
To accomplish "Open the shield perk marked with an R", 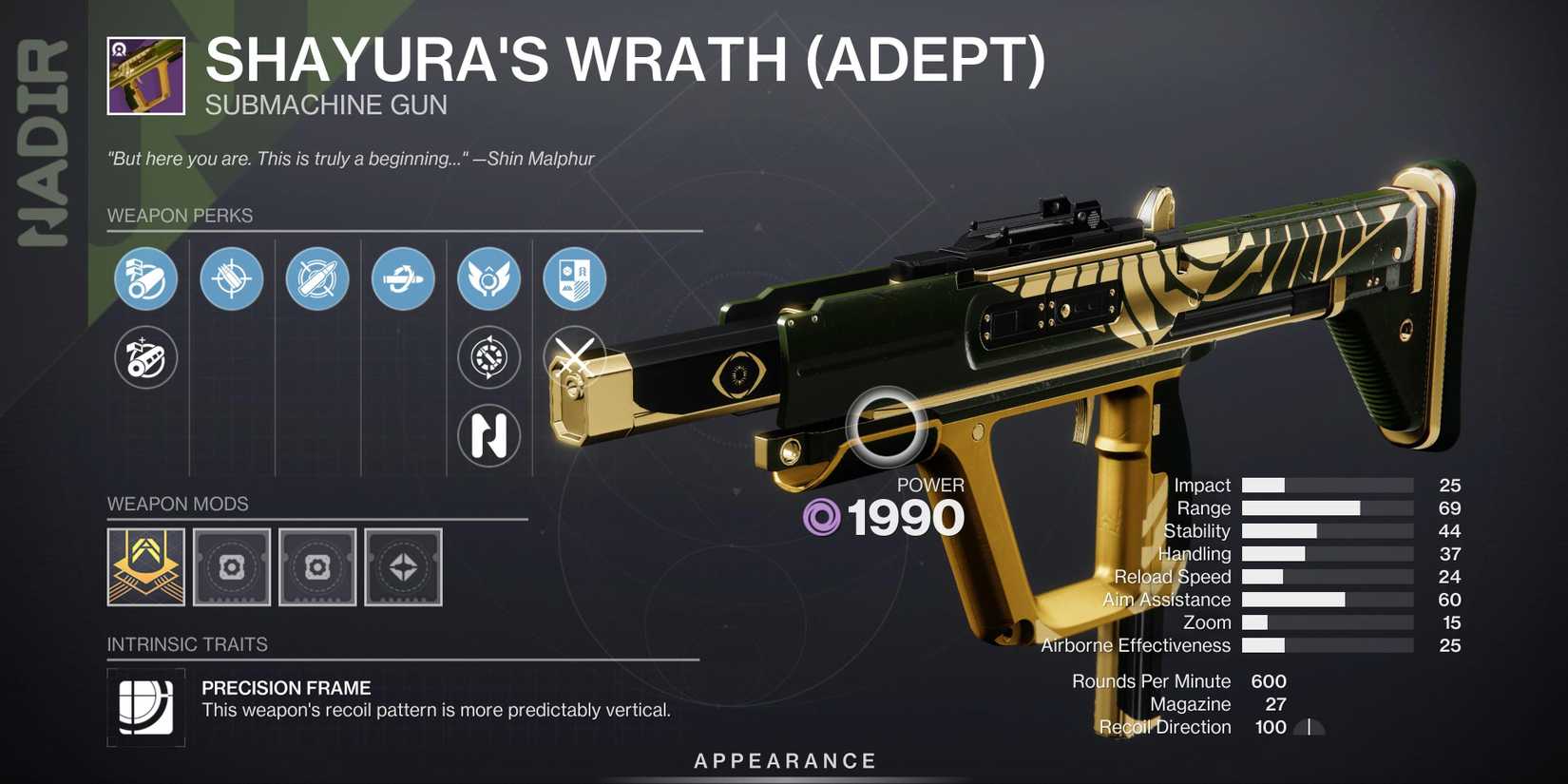I will point(573,278).
